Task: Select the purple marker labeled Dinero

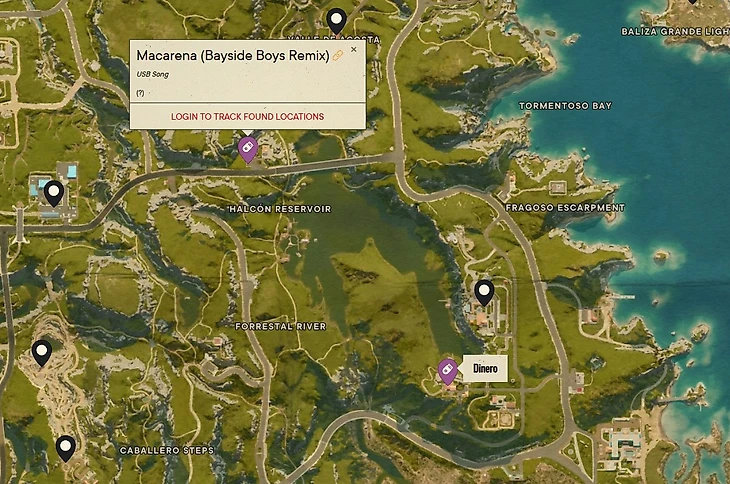Action: pyautogui.click(x=447, y=370)
